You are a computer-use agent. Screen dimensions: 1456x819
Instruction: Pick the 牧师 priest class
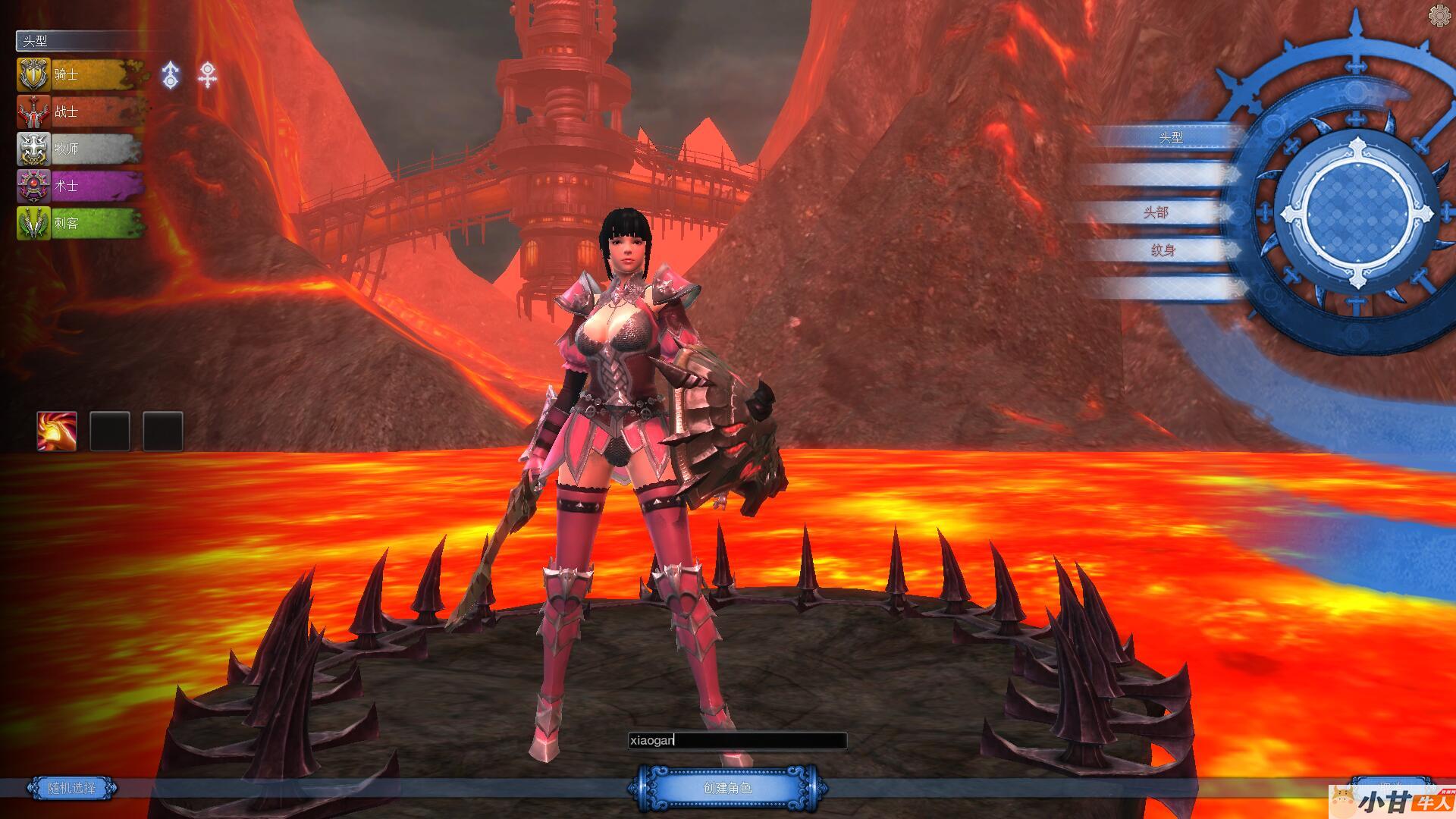coord(80,149)
